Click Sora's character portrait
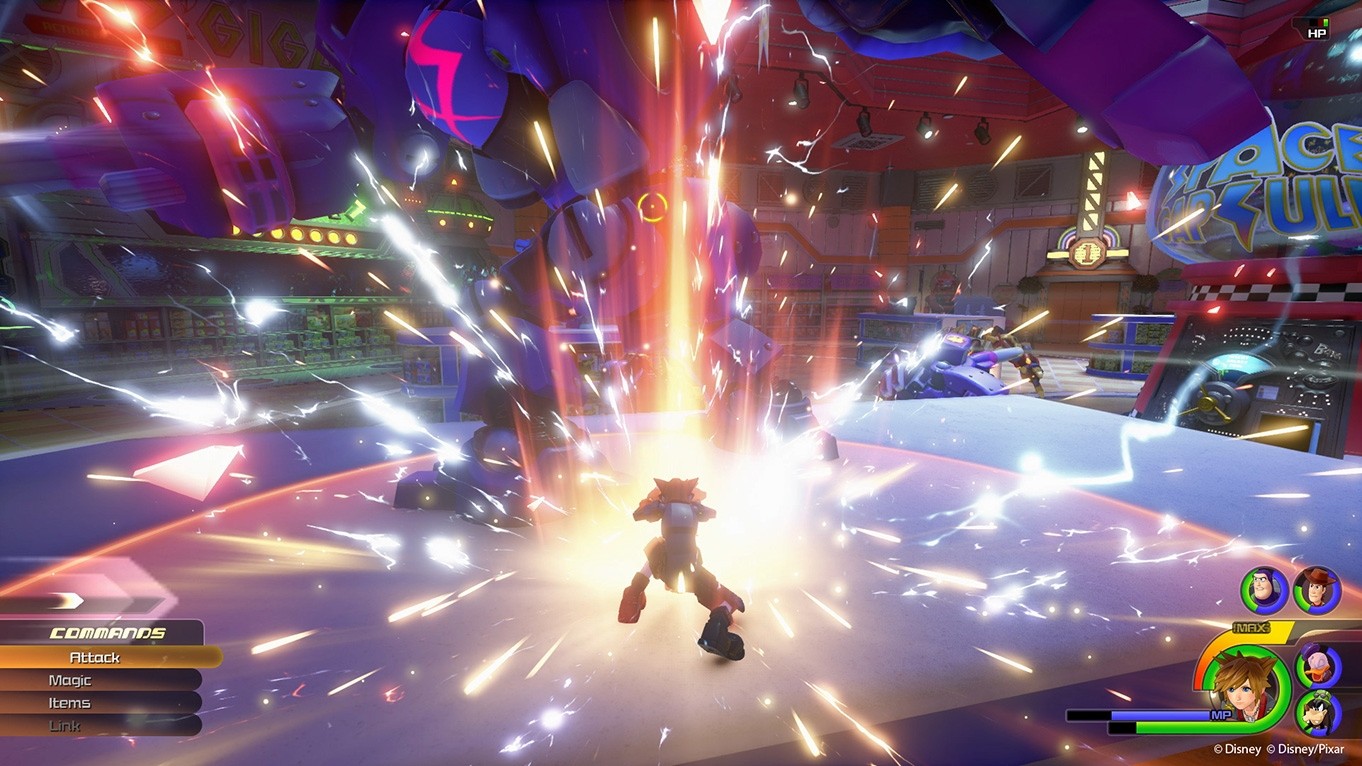Screen dimensions: 1362x766 click(x=1245, y=692)
